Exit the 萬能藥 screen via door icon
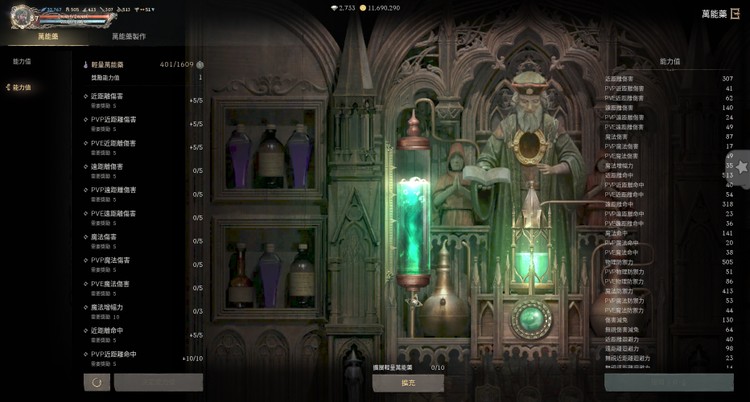 (x=734, y=13)
